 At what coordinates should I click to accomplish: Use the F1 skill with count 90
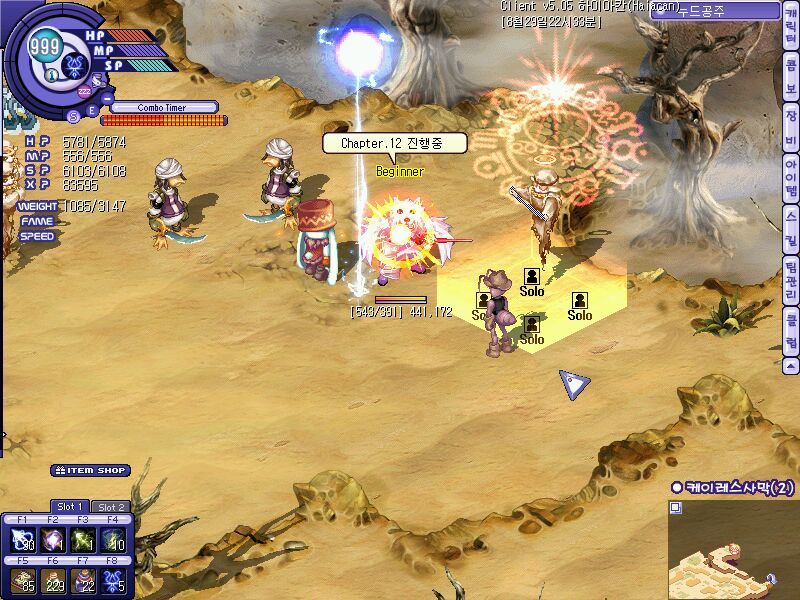point(22,540)
